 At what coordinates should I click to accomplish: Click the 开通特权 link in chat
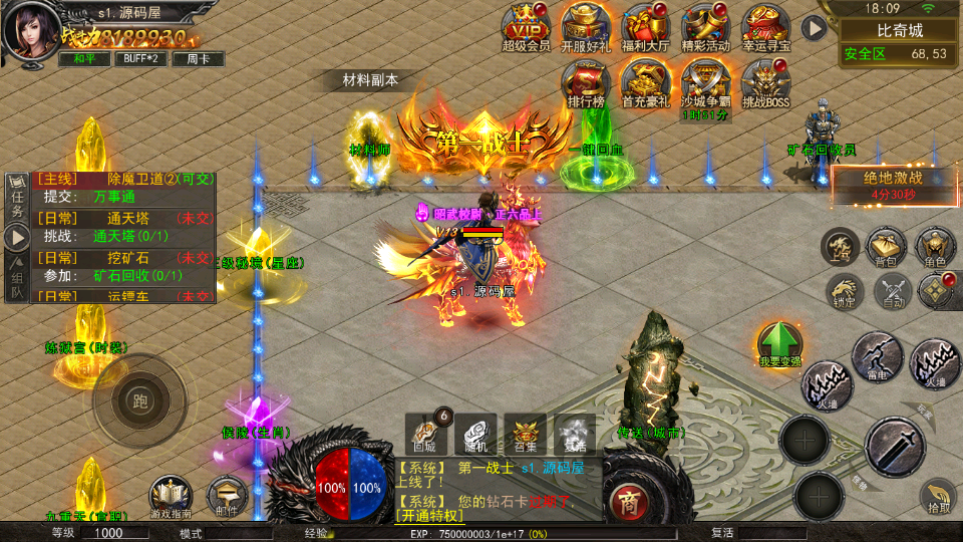tap(430, 516)
